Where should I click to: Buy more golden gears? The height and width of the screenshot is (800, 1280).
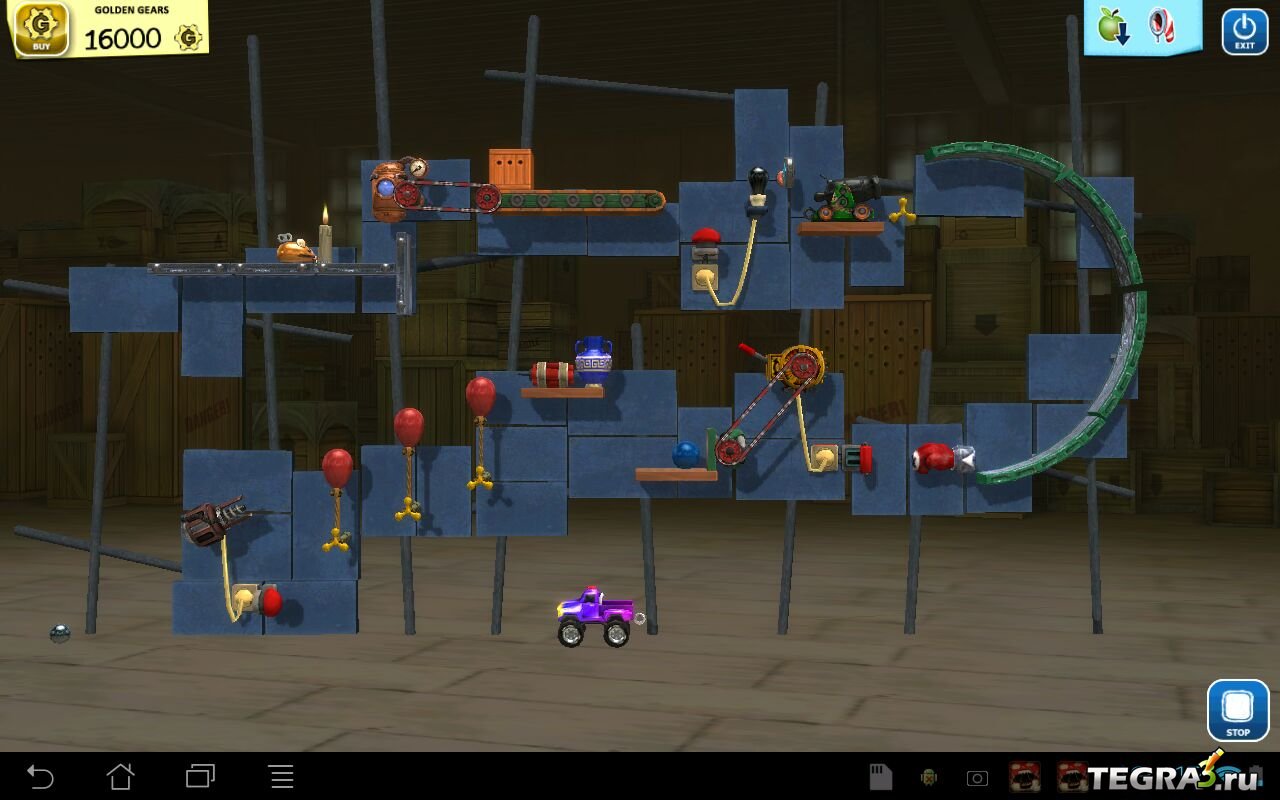41,28
